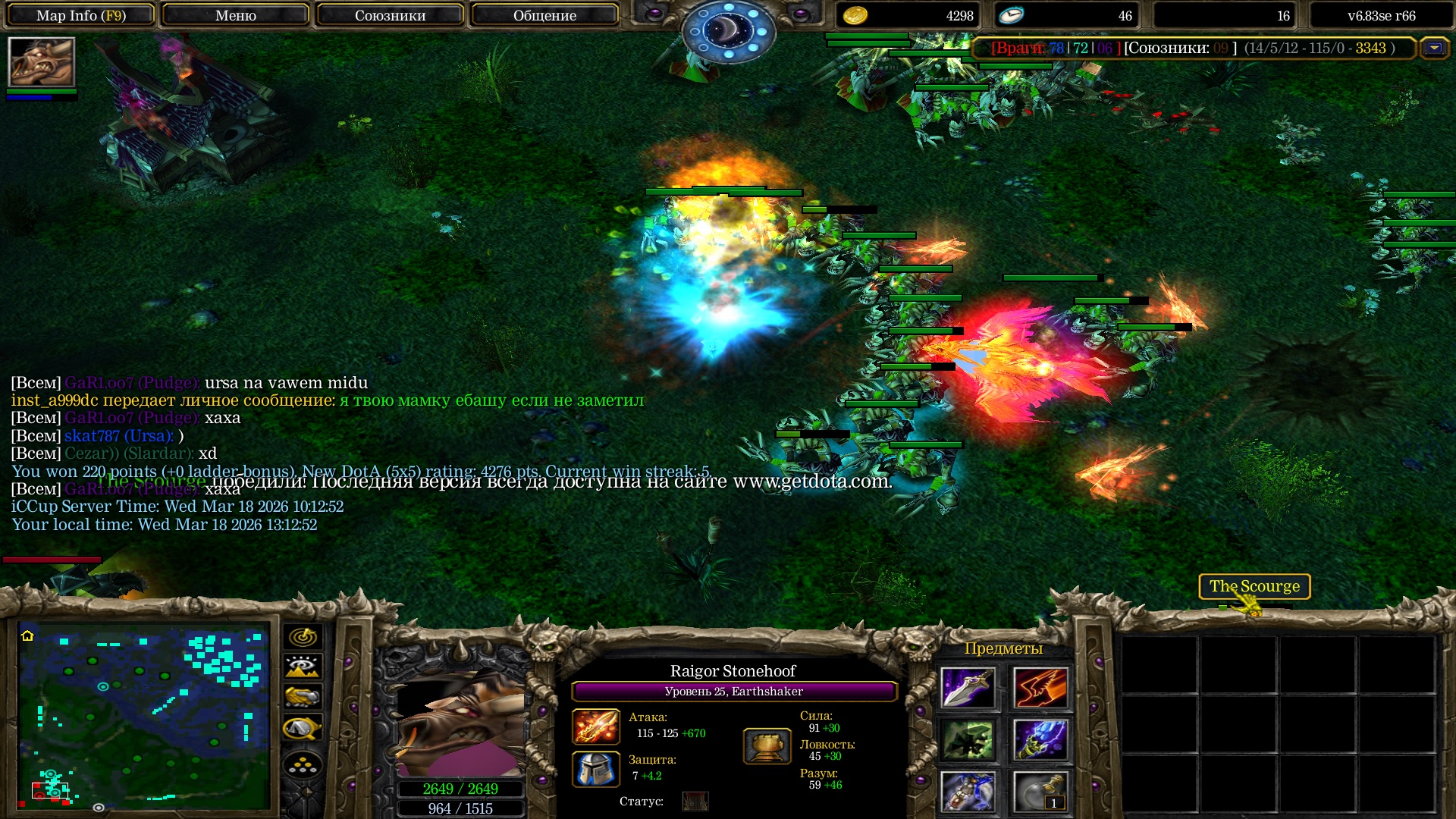Image resolution: width=1456 pixels, height=819 pixels.
Task: Click the Earthshaker 3D portrait in the panel
Action: pos(460,720)
